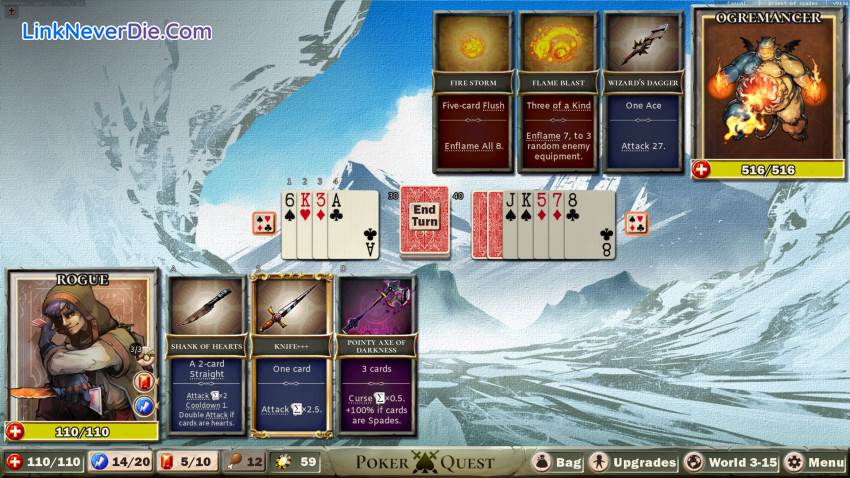The image size is (850, 478).
Task: View the enemy Flame Blast card
Action: [557, 92]
